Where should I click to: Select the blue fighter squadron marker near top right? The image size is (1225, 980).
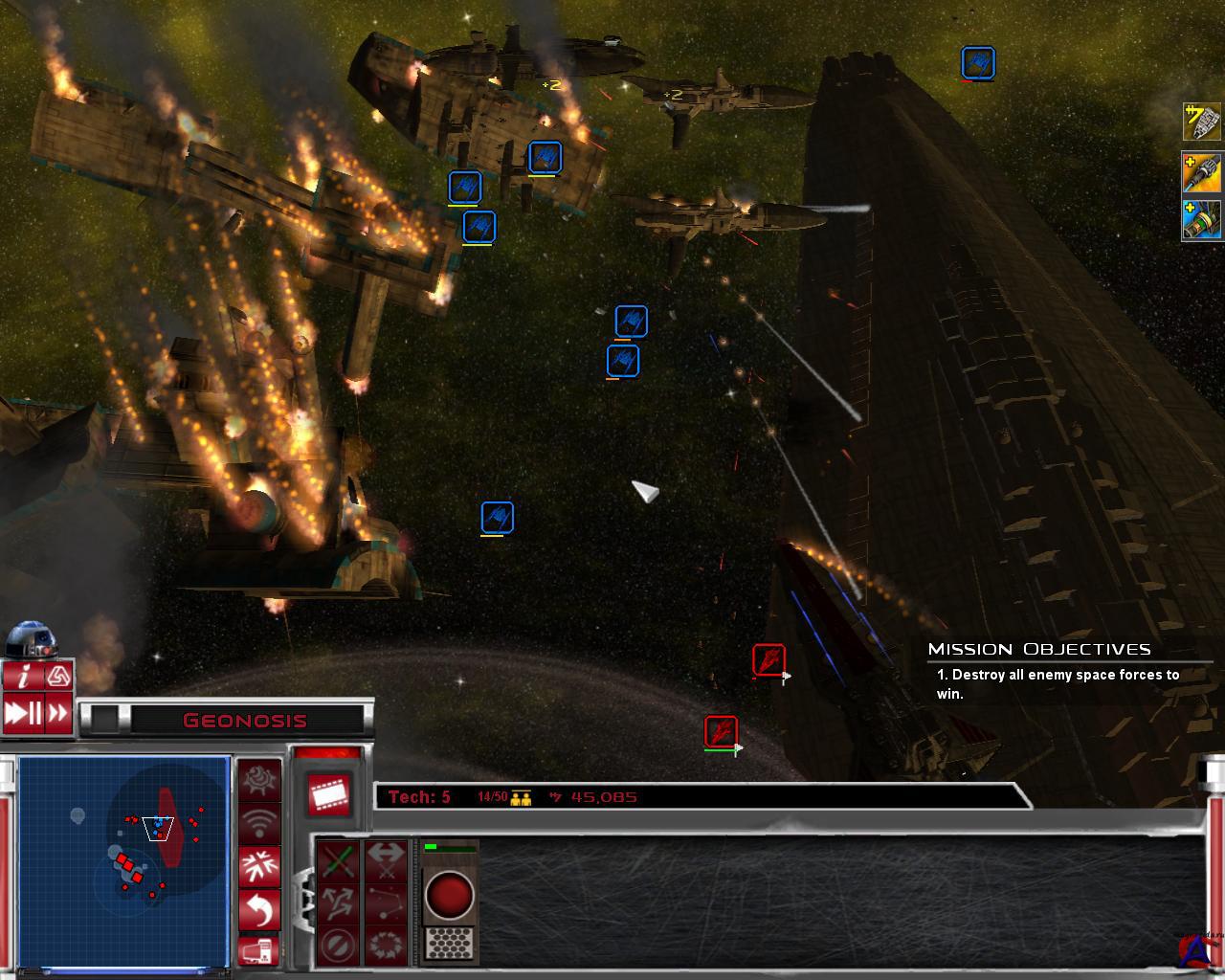[x=978, y=63]
